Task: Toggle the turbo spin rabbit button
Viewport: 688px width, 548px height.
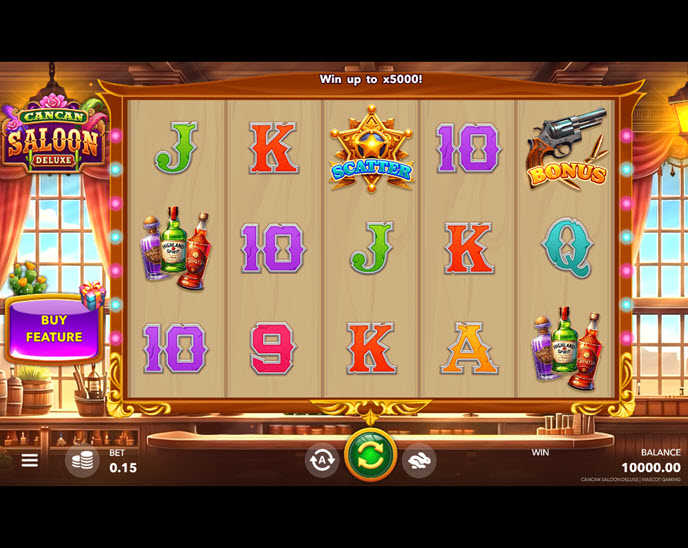Action: [x=419, y=460]
